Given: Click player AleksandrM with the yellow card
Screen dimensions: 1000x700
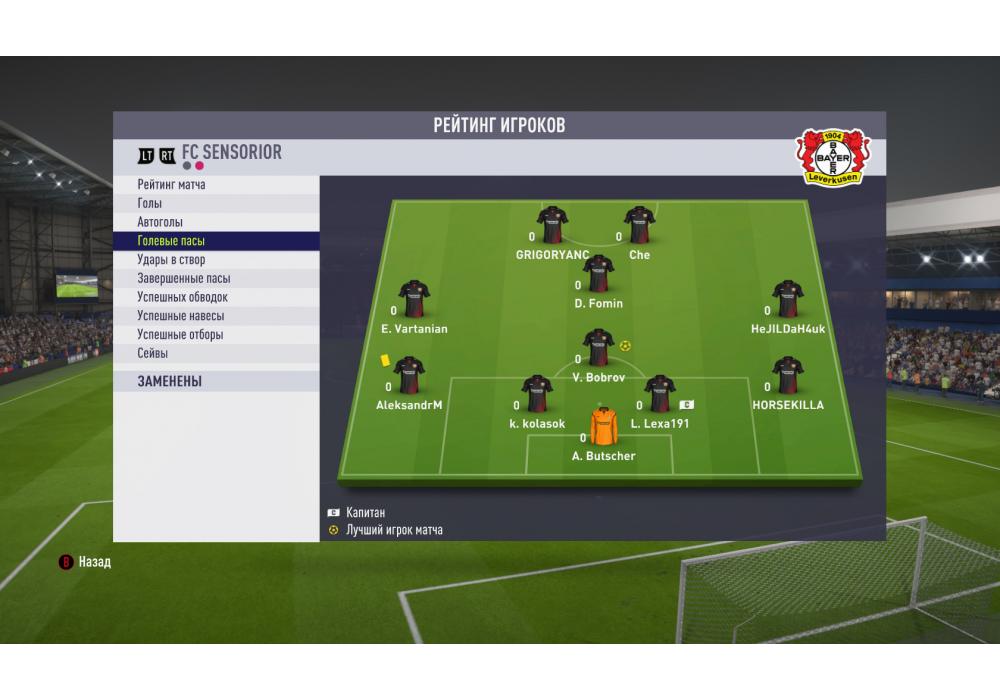Looking at the screenshot, I should coord(409,376).
